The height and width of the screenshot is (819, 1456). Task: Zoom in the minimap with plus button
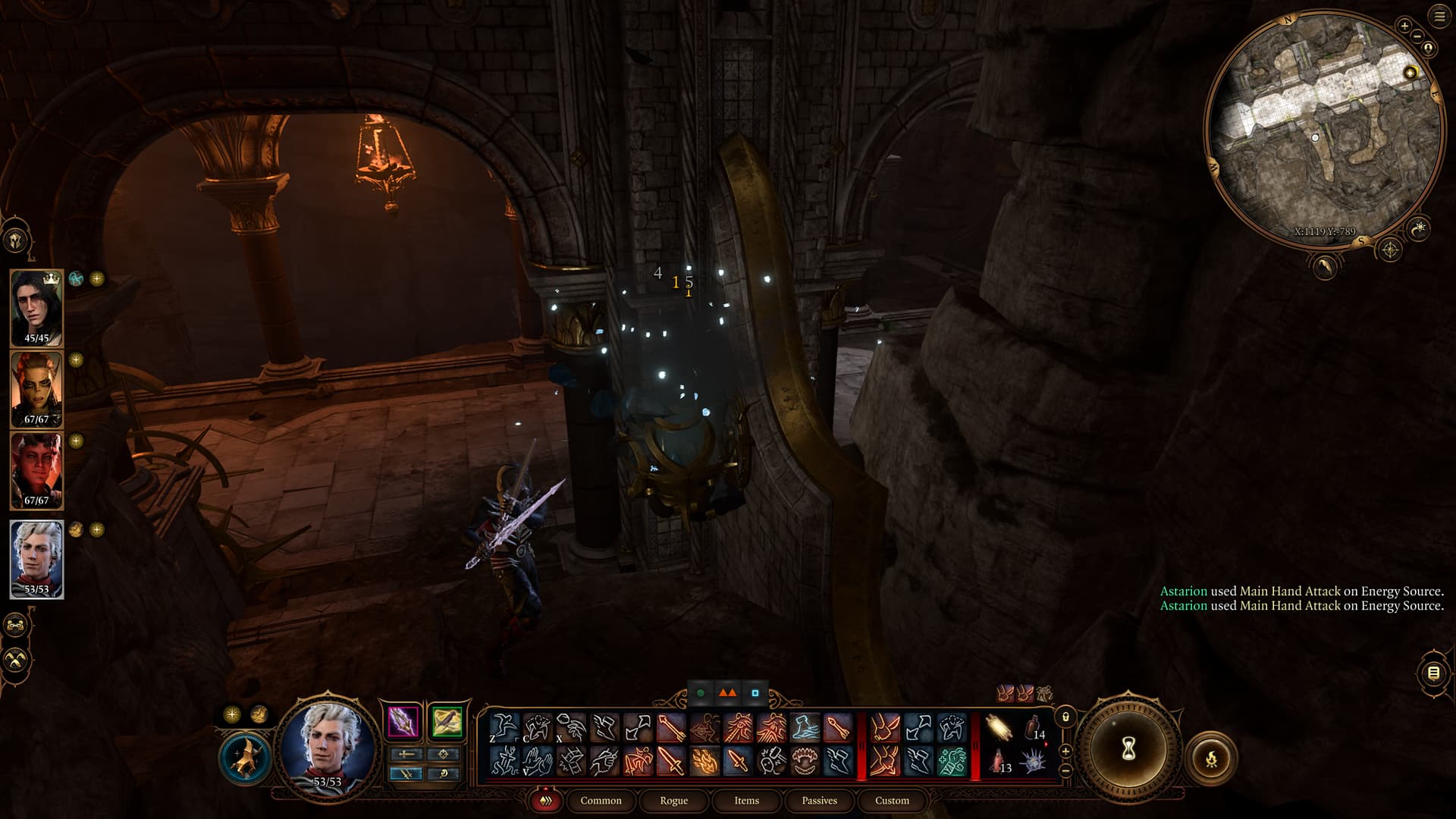(1404, 26)
